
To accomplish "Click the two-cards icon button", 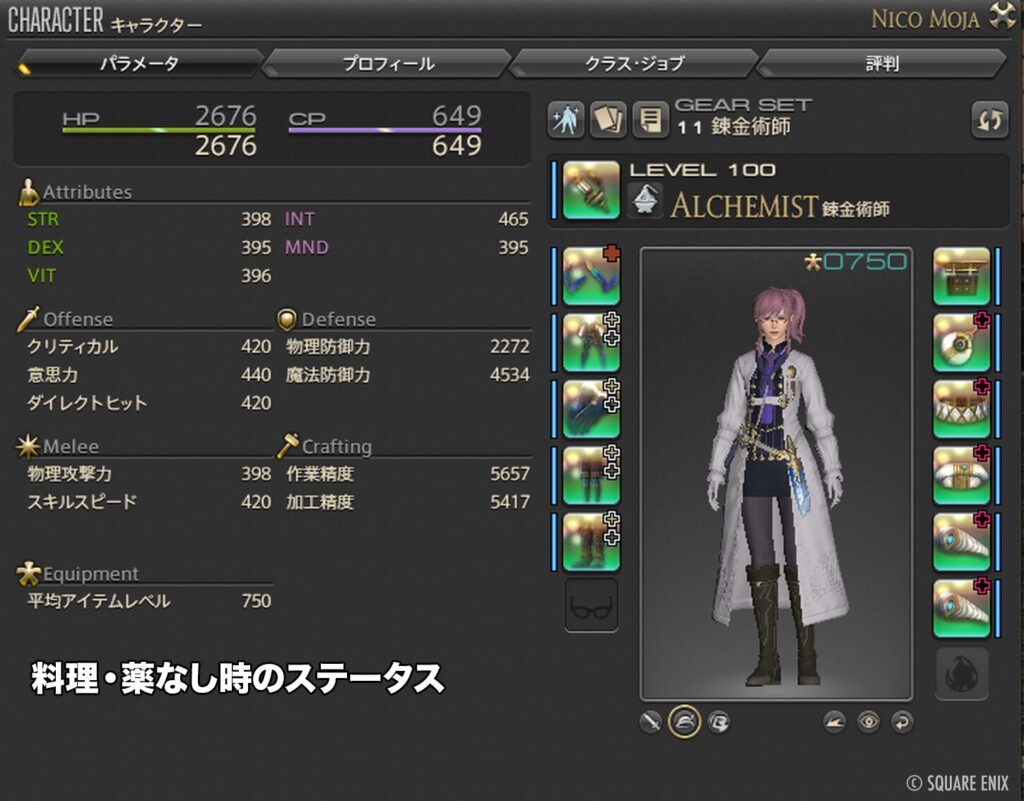I will point(607,120).
